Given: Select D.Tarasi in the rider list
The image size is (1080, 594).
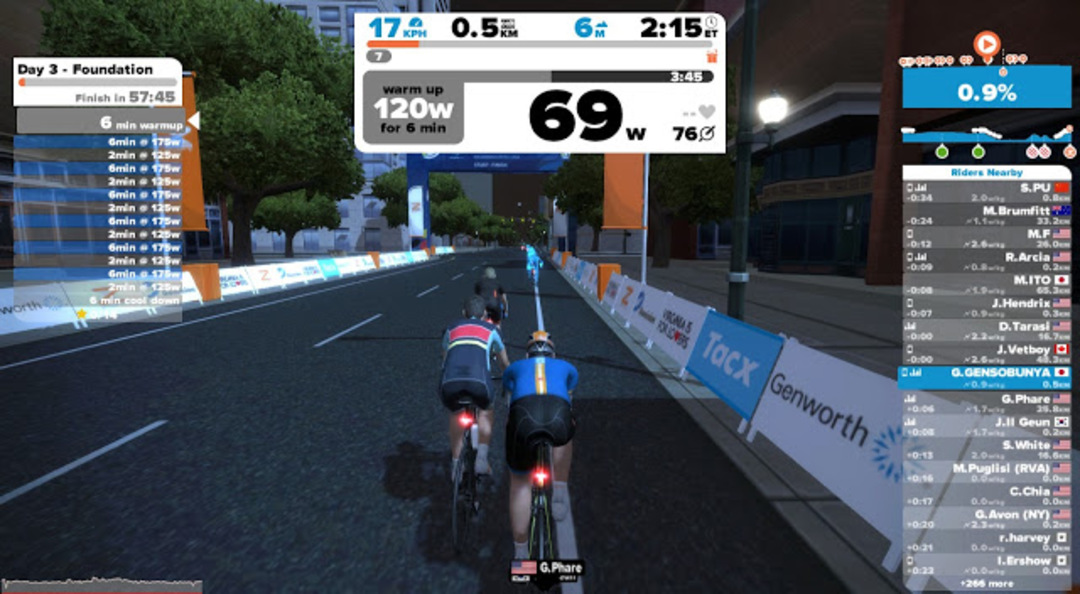Looking at the screenshot, I should tap(986, 331).
